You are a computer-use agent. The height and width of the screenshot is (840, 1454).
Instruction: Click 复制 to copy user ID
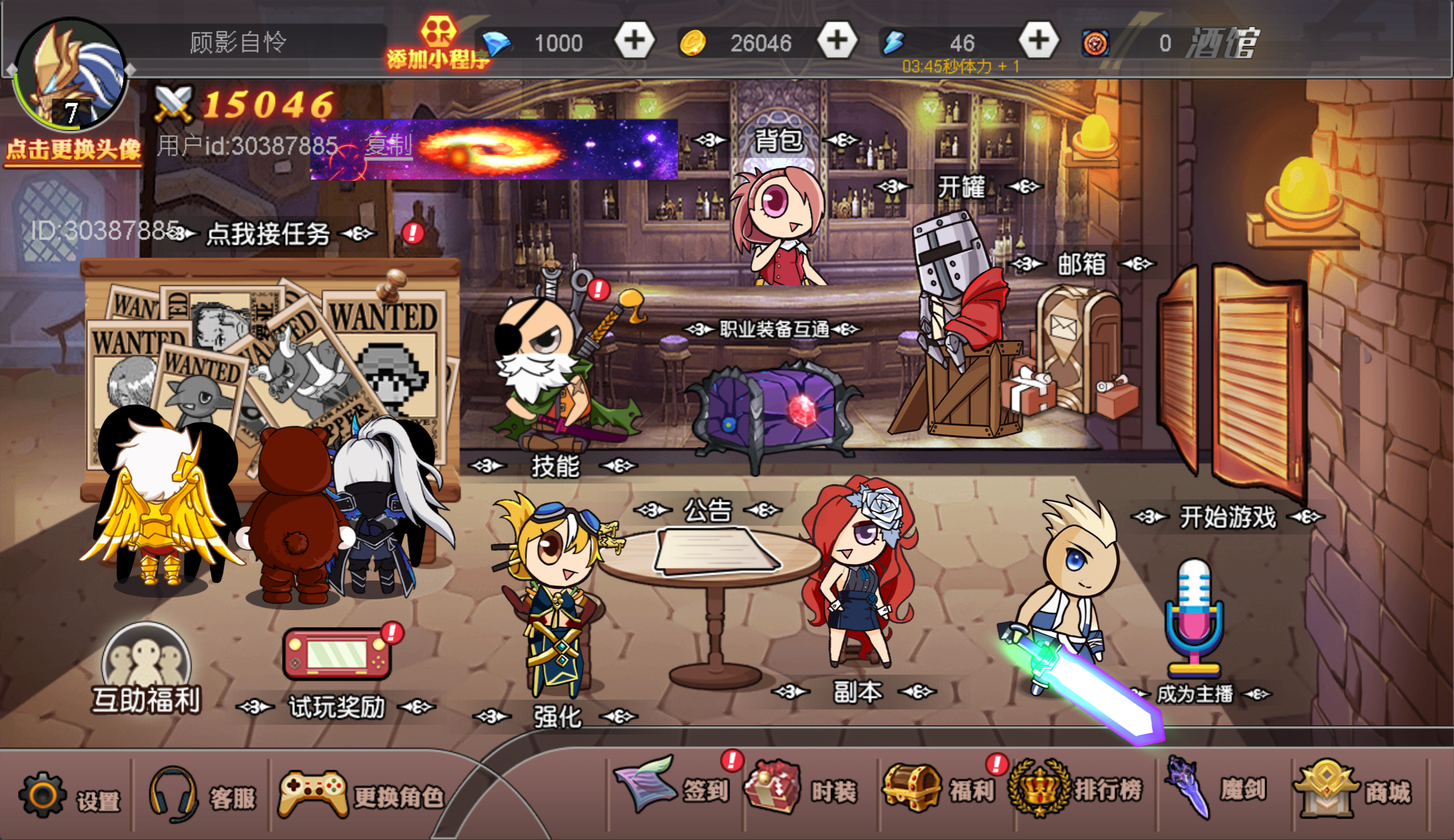pyautogui.click(x=388, y=145)
